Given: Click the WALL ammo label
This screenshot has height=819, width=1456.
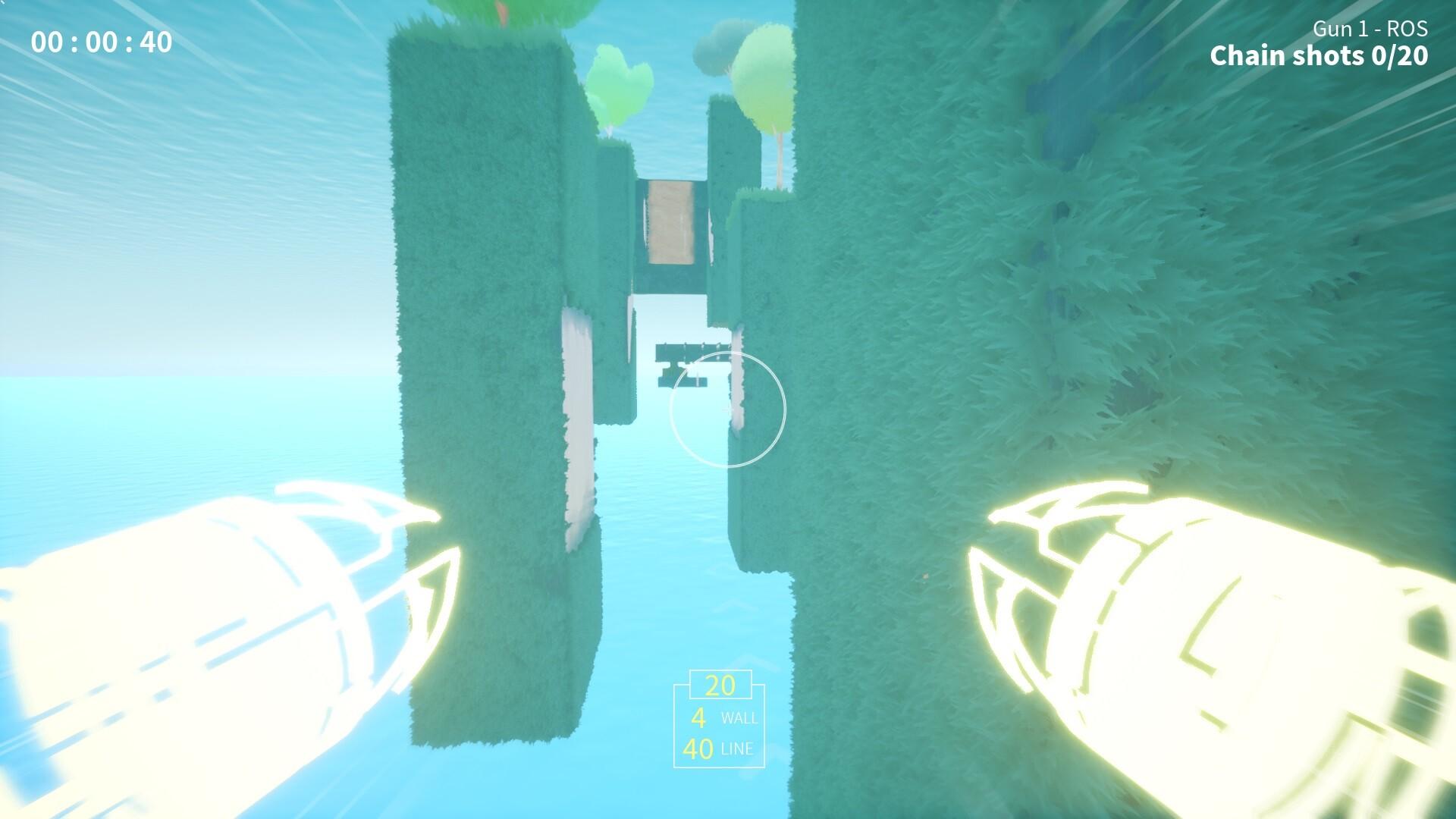Looking at the screenshot, I should coord(741,717).
